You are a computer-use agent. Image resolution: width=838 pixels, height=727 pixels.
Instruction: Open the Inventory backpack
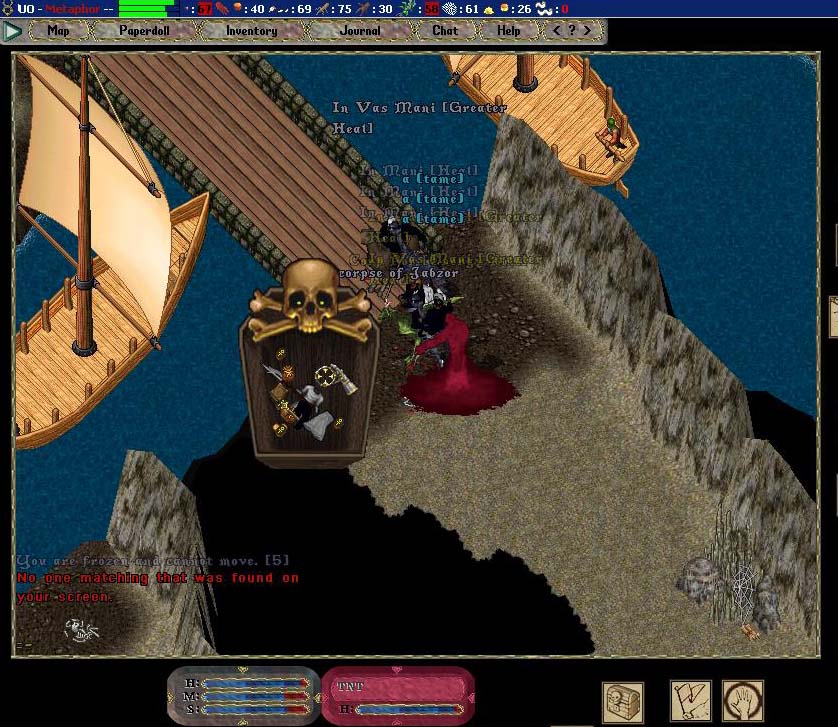(x=251, y=31)
